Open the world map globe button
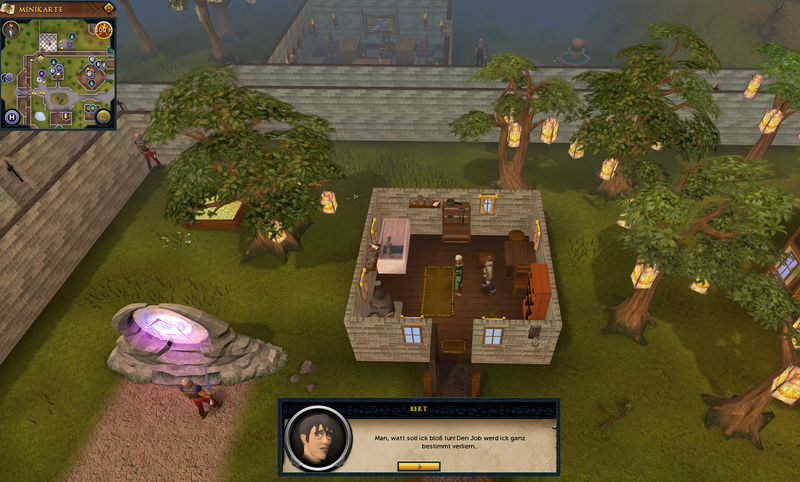Screen dimensions: 800x482 tap(103, 117)
